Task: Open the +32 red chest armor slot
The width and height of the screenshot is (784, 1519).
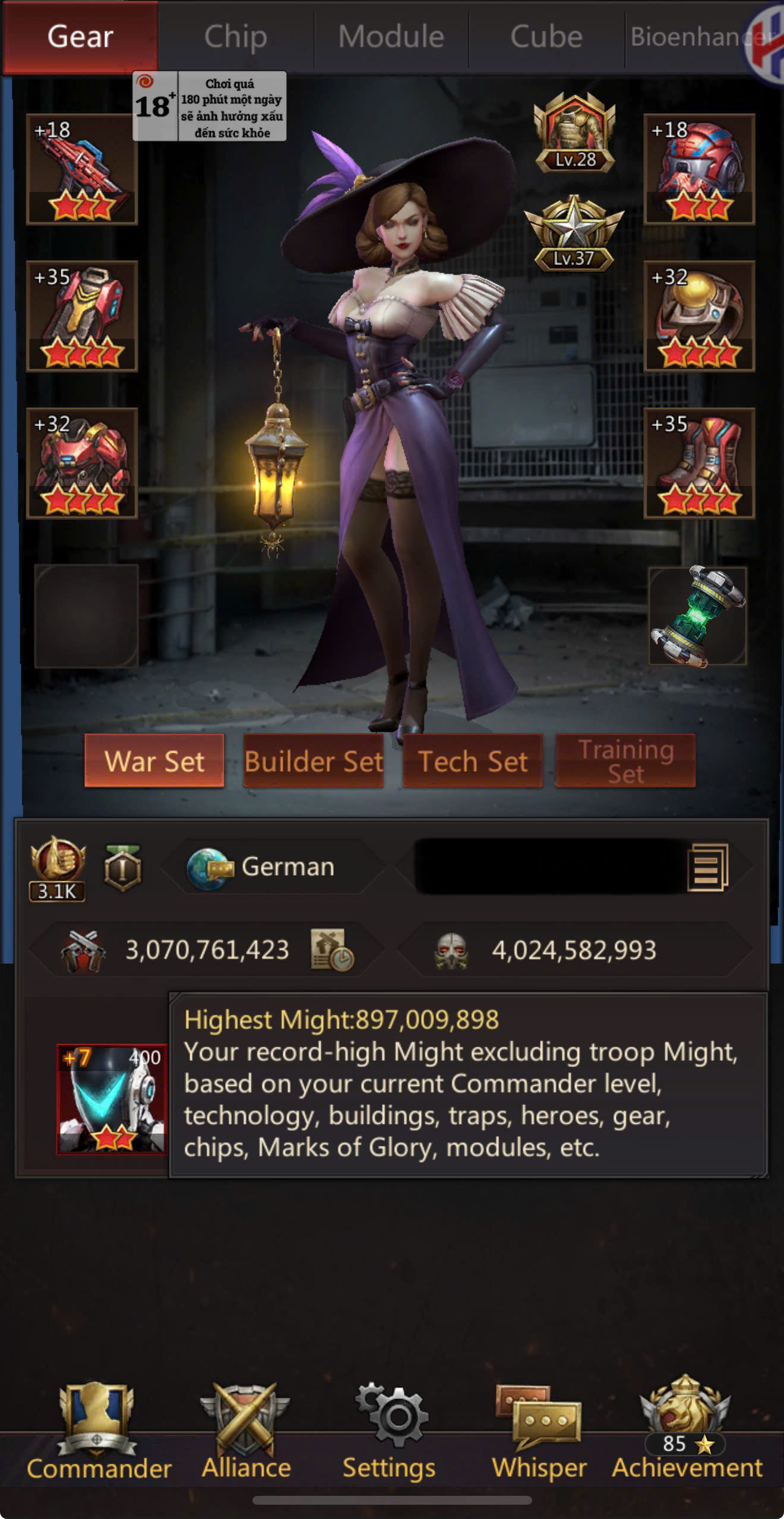Action: tap(82, 463)
